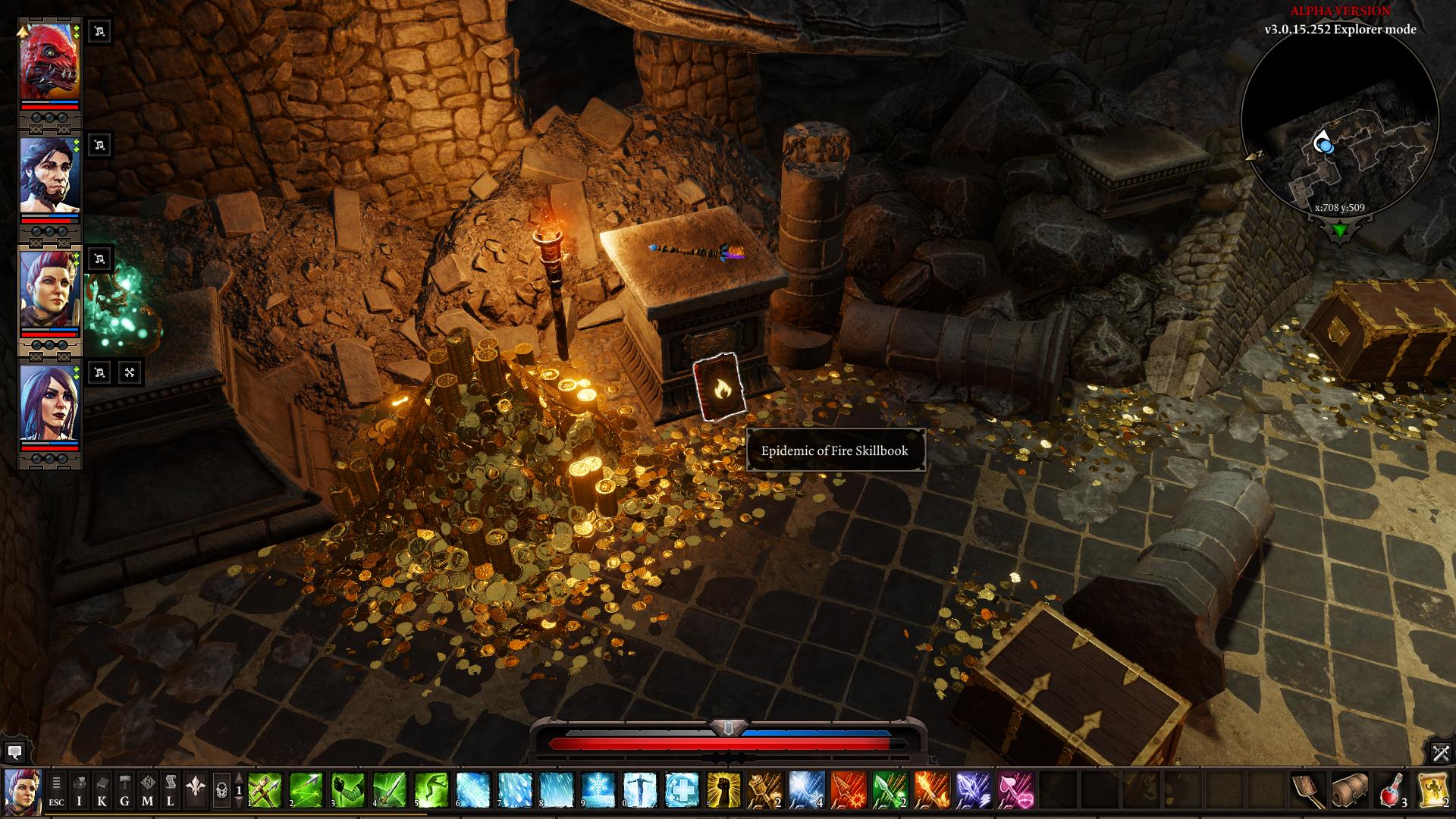Use the blue healing cross skill
This screenshot has width=1456, height=819.
(x=682, y=789)
